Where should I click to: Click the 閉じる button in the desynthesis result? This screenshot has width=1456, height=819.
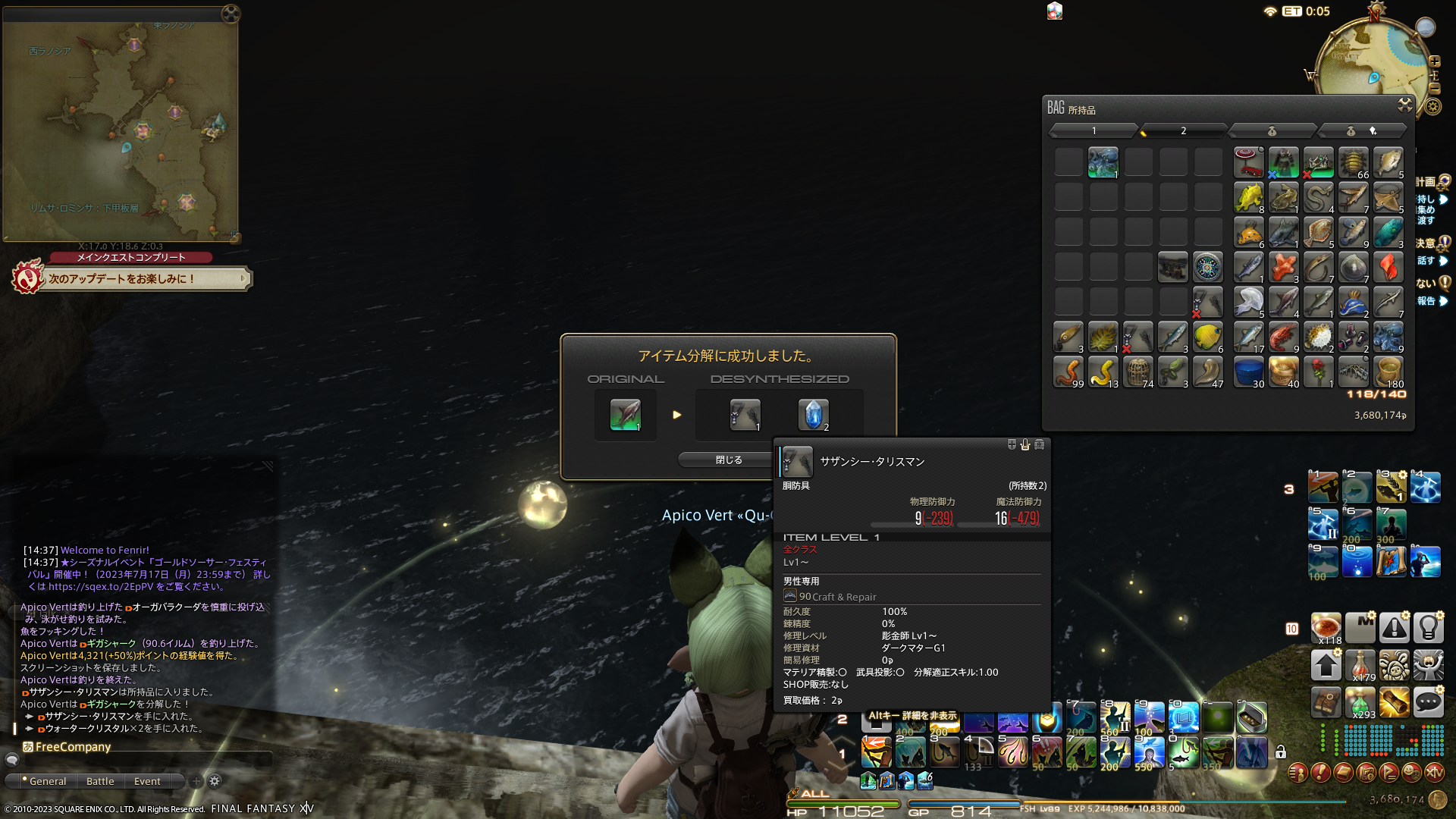pos(728,460)
